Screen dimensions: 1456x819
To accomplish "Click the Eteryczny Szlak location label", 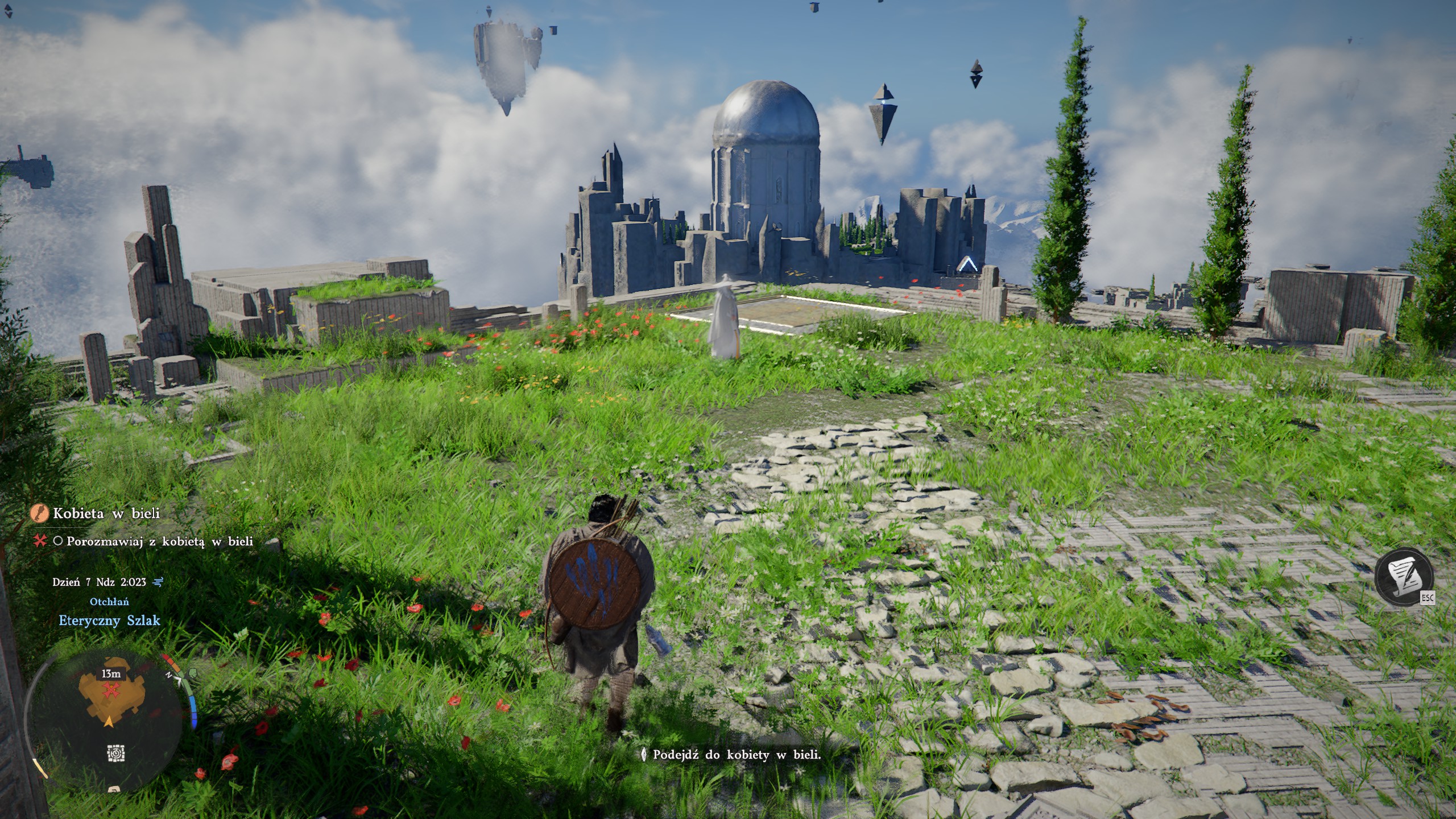I will point(109,621).
